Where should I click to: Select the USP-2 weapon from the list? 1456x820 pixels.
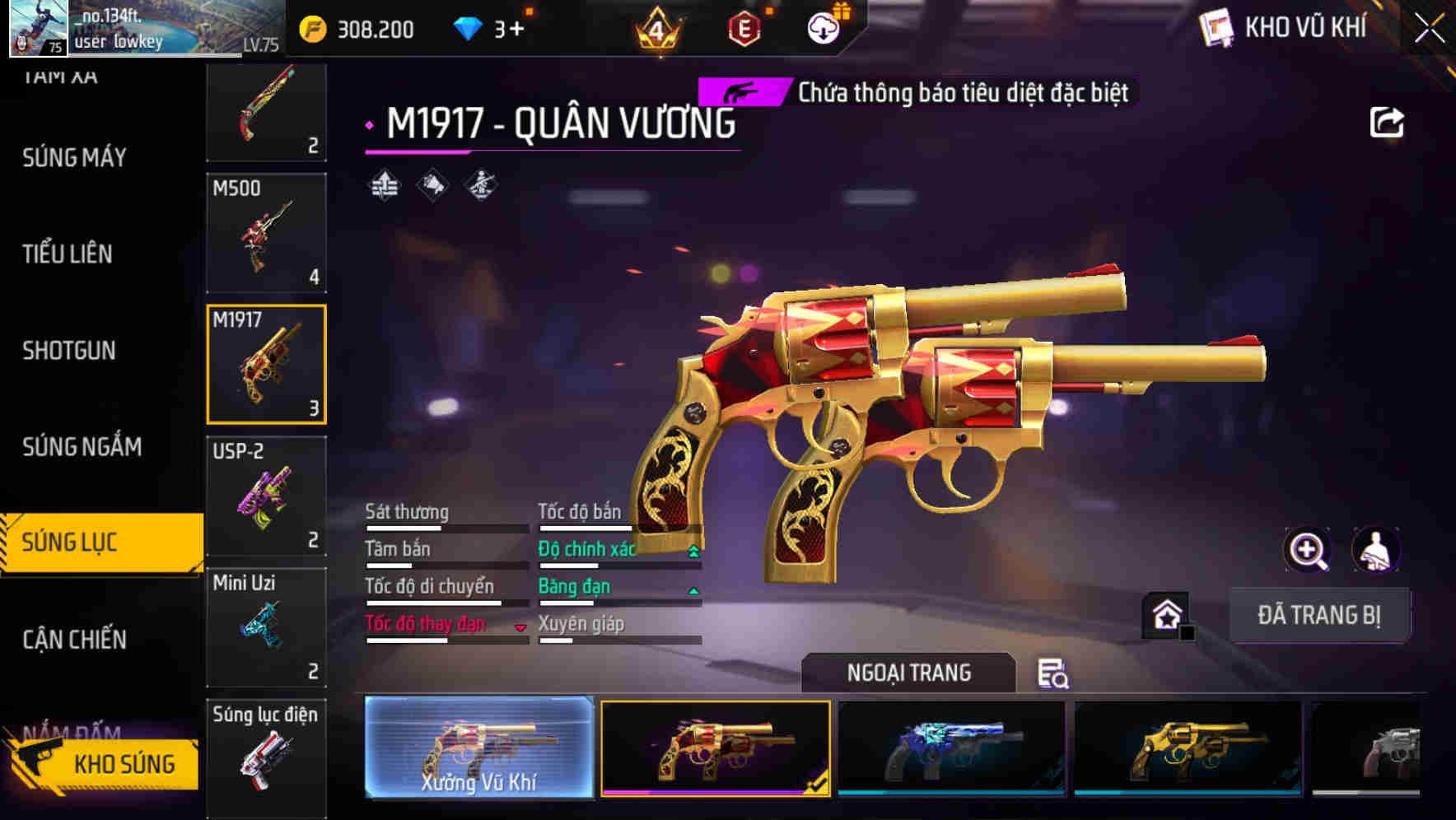tap(266, 494)
